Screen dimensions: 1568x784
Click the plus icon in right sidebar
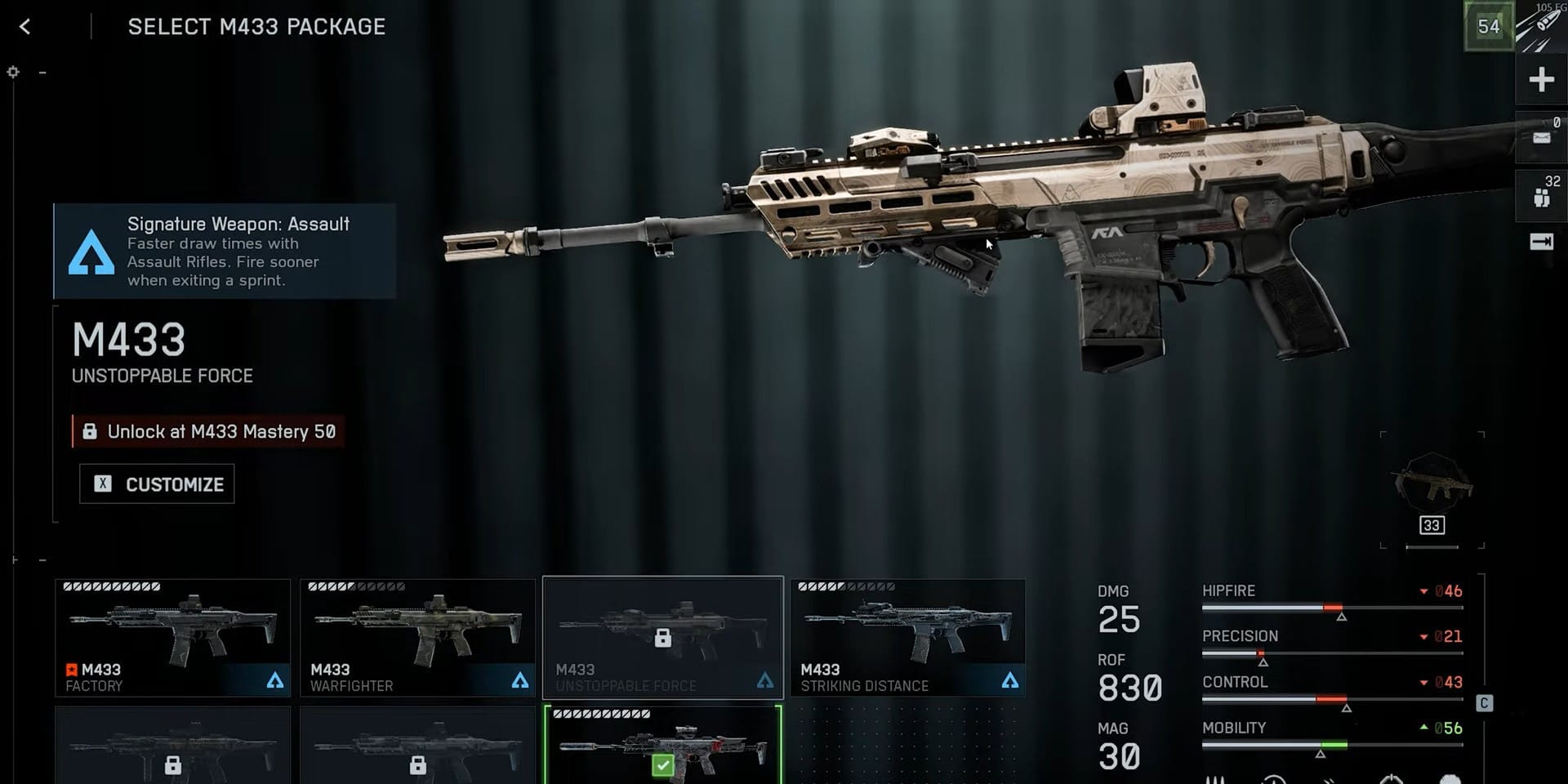coord(1541,80)
